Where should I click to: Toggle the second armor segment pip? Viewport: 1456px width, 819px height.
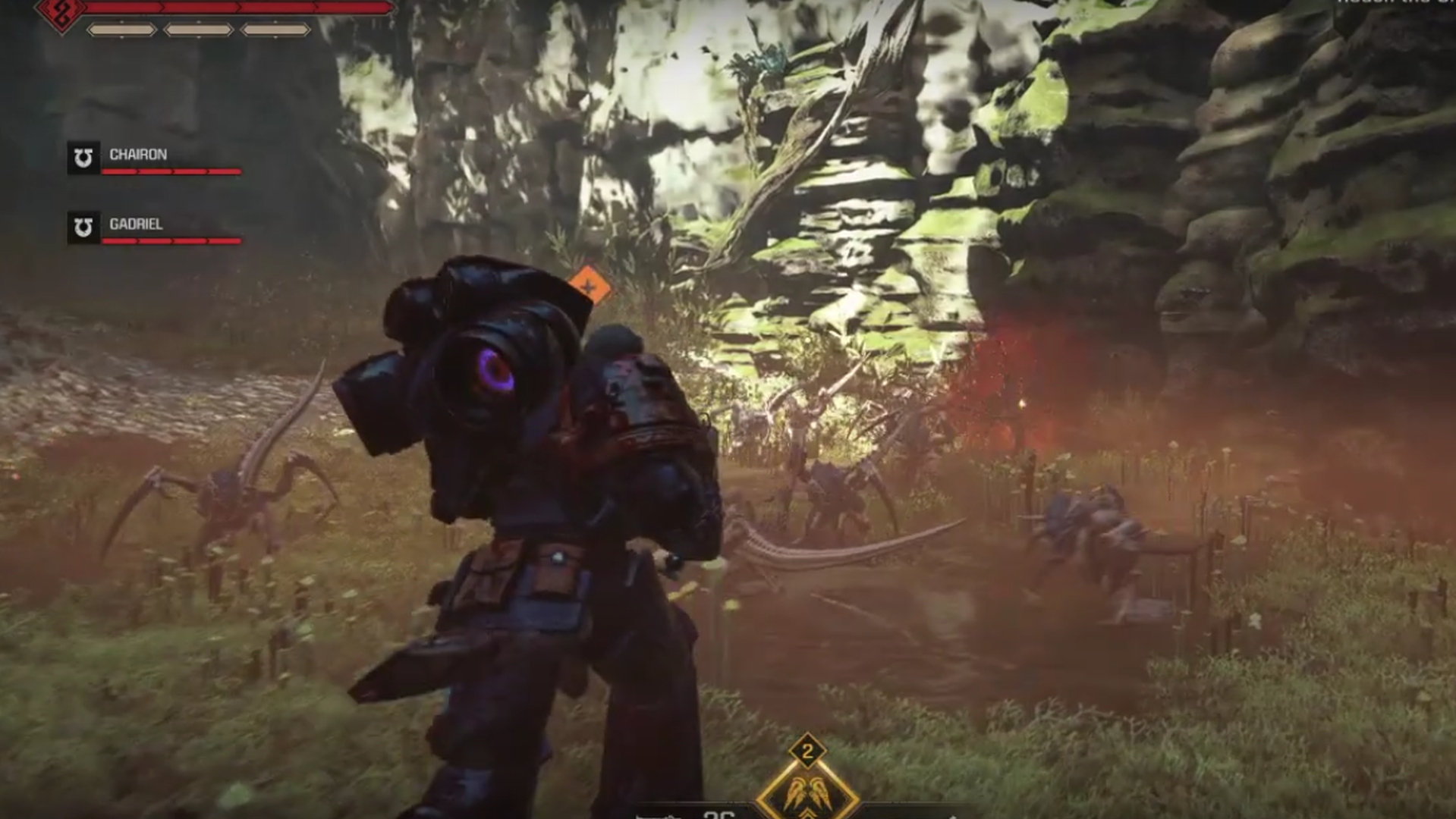click(197, 30)
